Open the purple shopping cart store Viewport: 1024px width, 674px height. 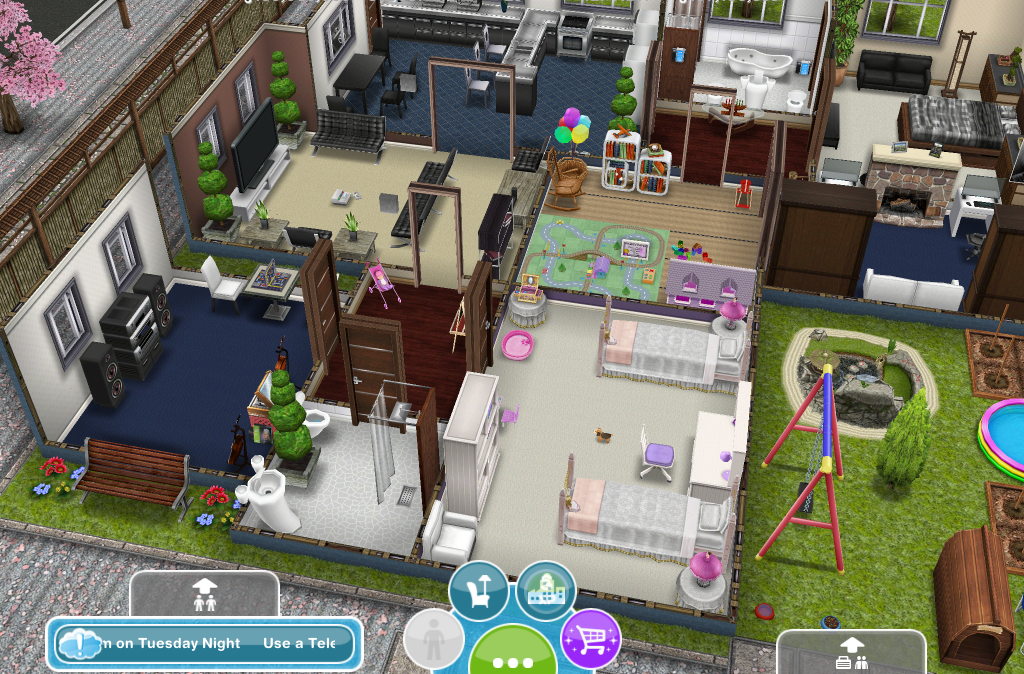coord(590,638)
